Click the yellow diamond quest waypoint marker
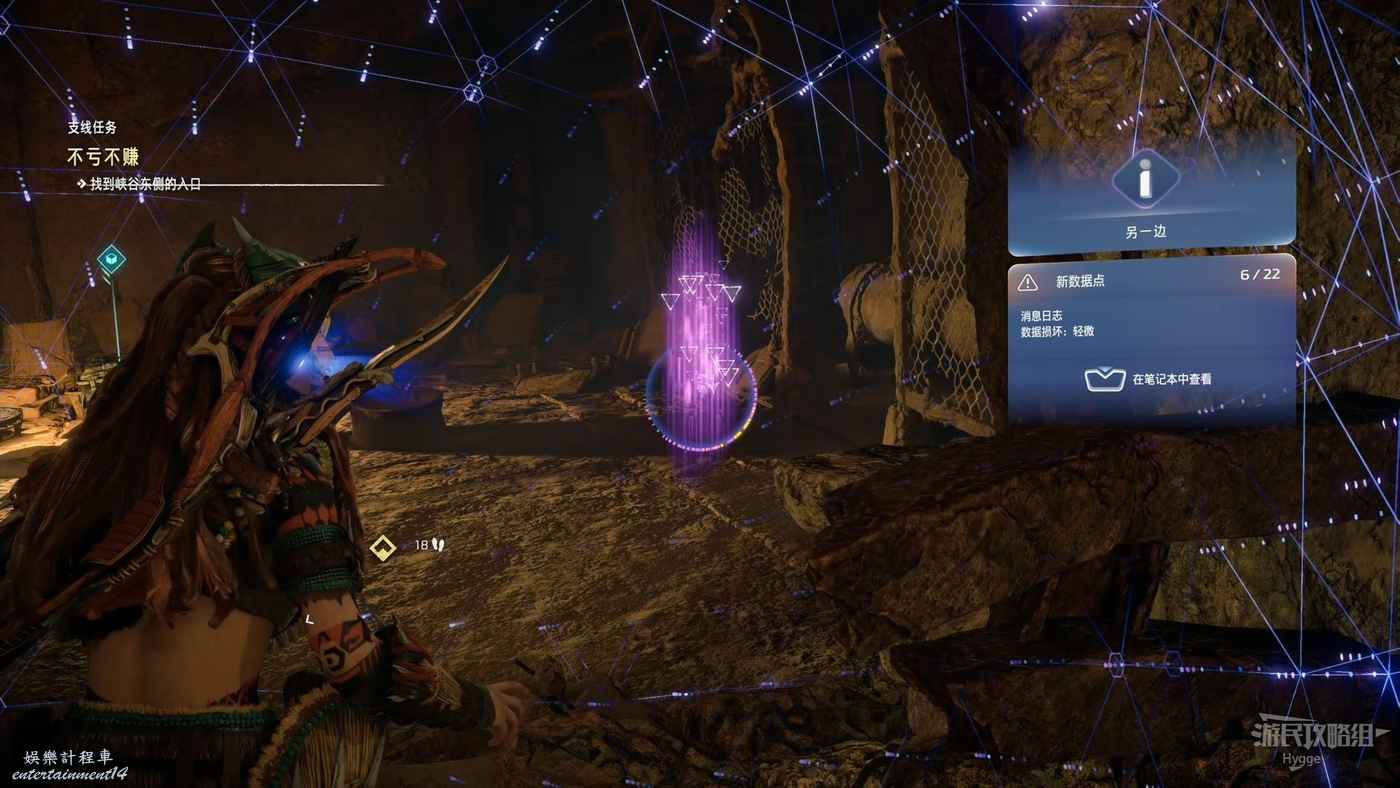 click(x=382, y=547)
